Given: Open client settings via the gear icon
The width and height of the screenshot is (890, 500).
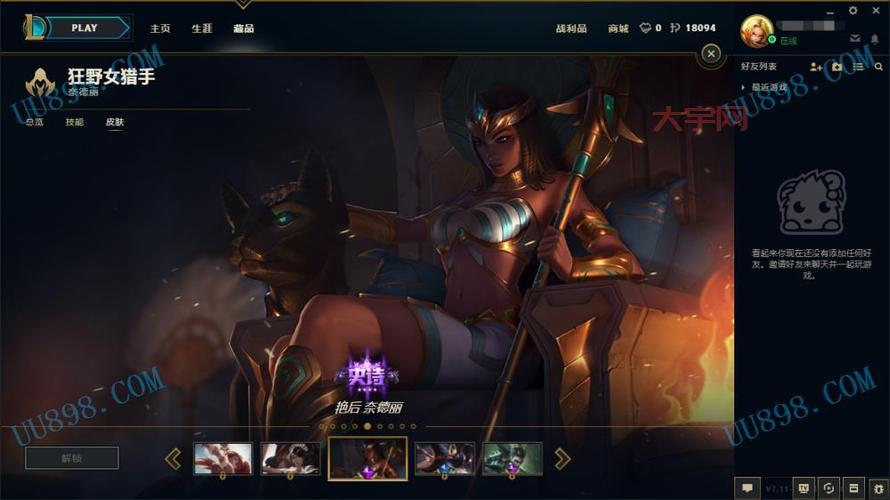Looking at the screenshot, I should (852, 10).
